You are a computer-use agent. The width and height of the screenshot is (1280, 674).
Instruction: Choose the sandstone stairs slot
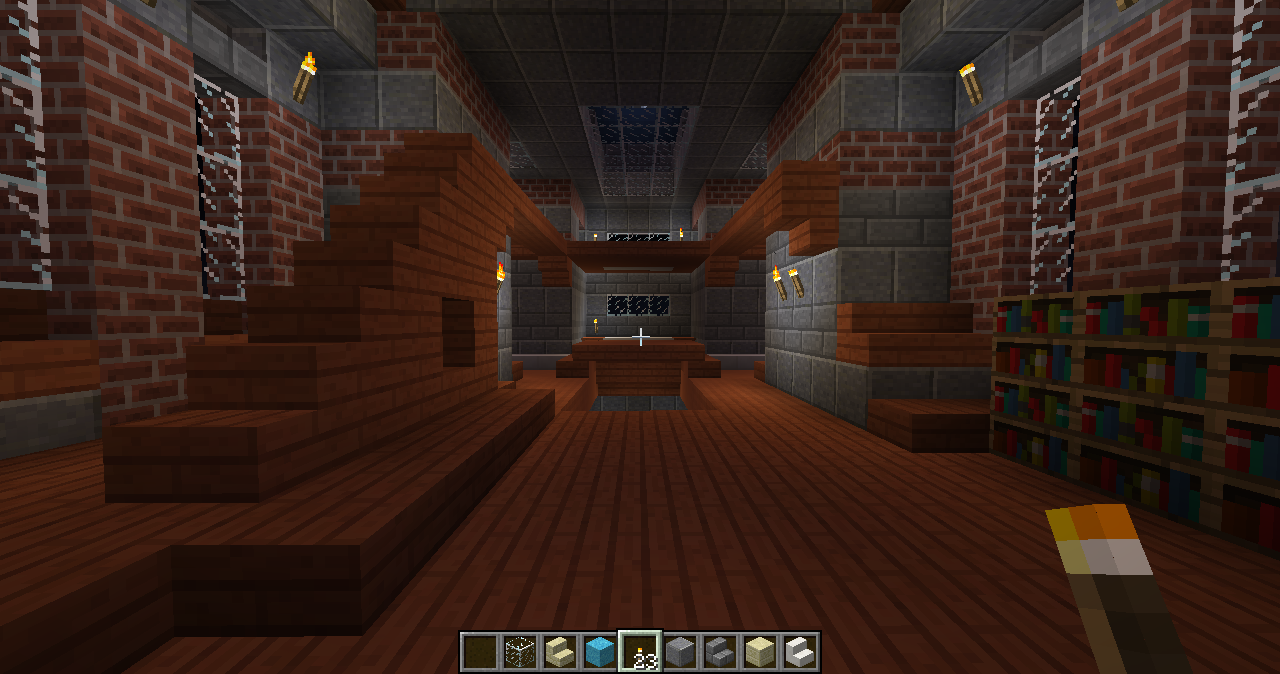click(x=560, y=652)
